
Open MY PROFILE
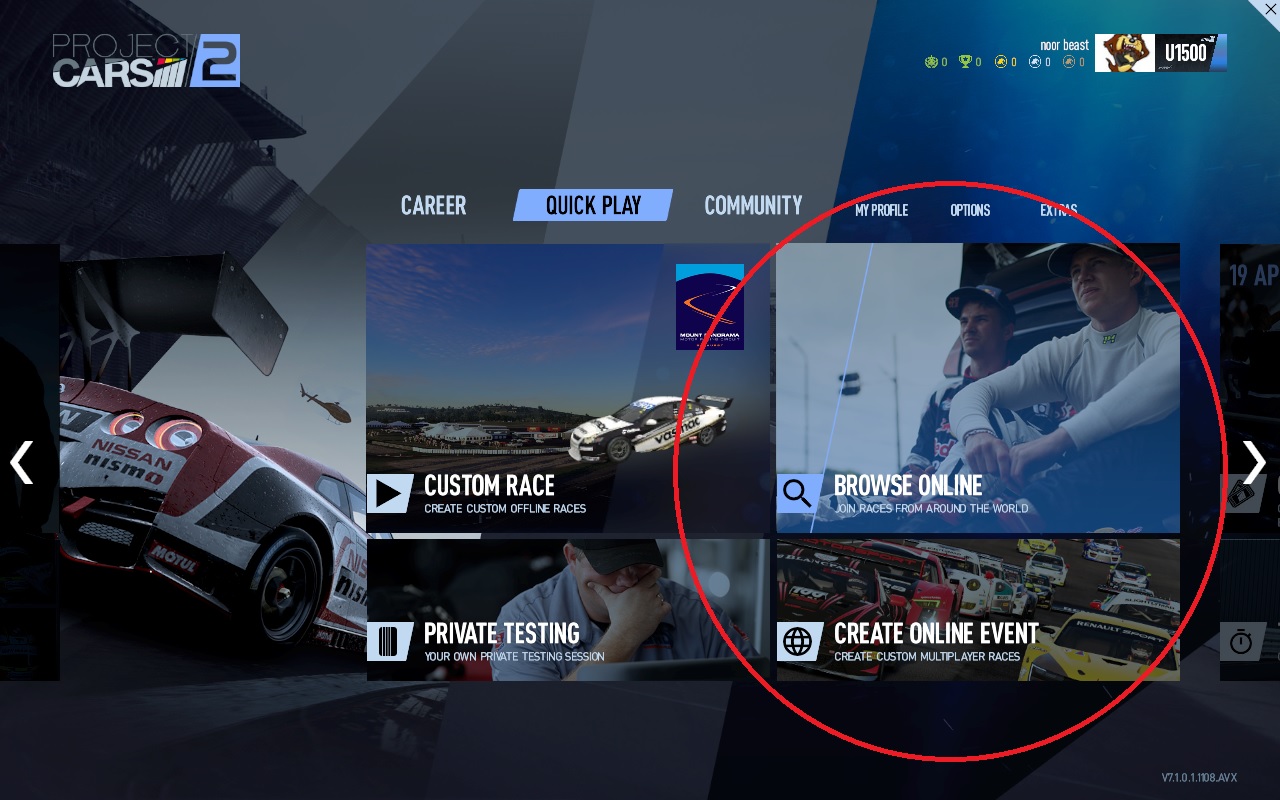click(x=881, y=211)
